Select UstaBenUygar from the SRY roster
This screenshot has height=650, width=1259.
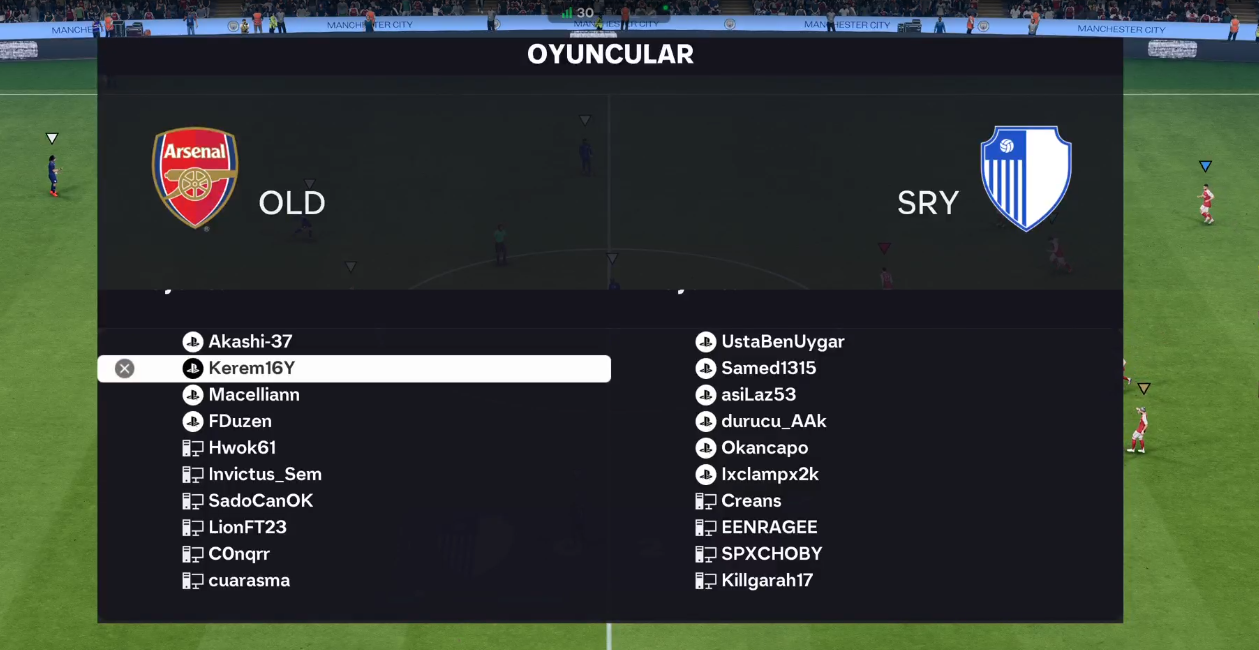pyautogui.click(x=782, y=342)
